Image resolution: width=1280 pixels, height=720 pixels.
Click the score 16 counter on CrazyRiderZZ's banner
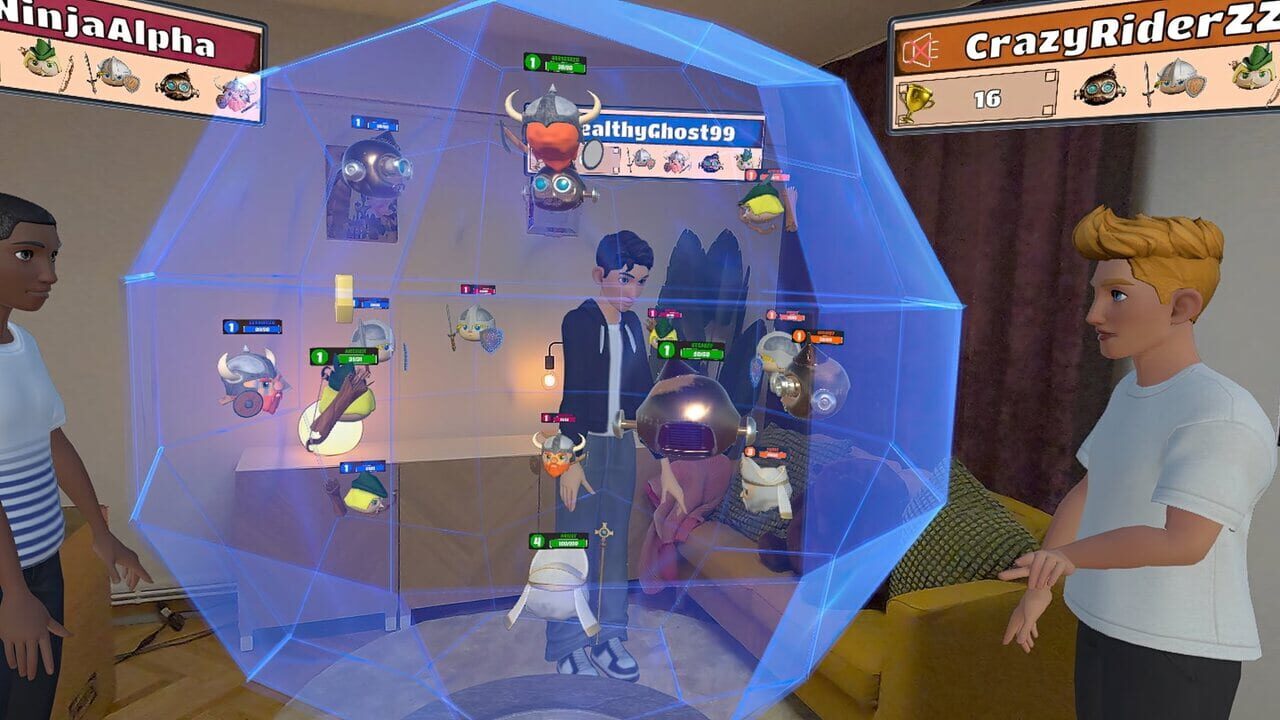tap(988, 98)
